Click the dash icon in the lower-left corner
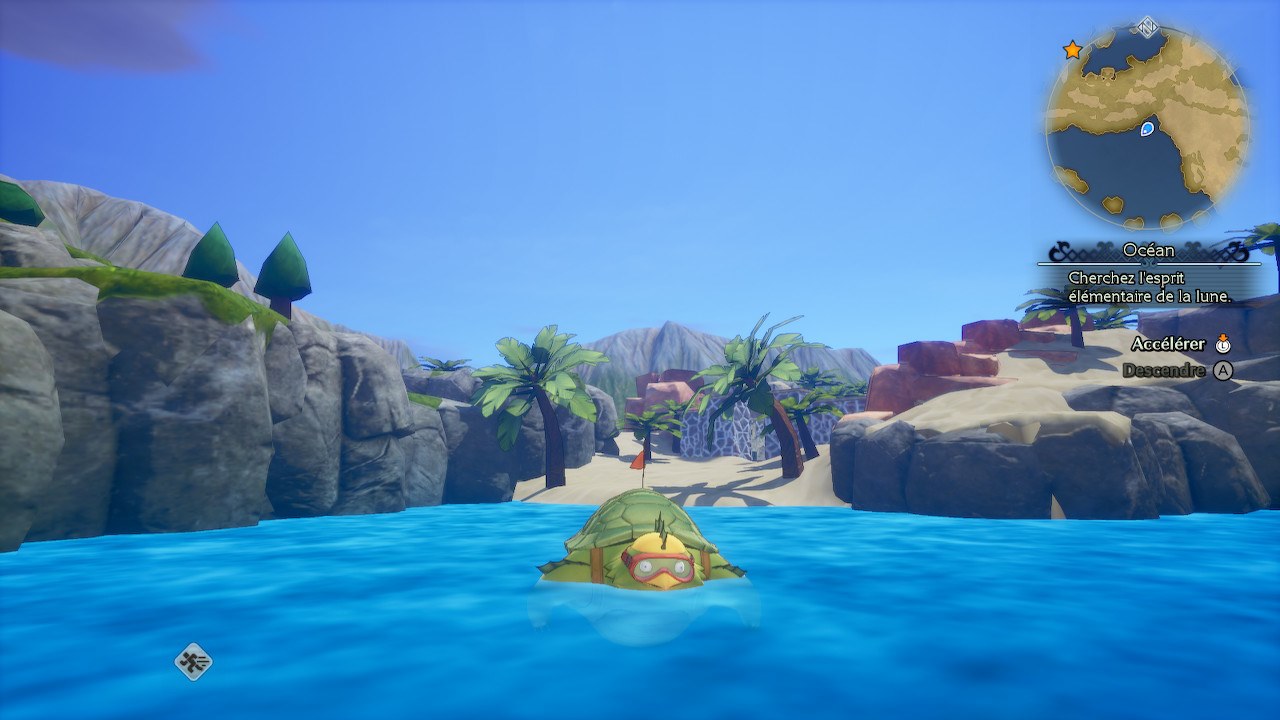This screenshot has height=720, width=1280. tap(193, 661)
